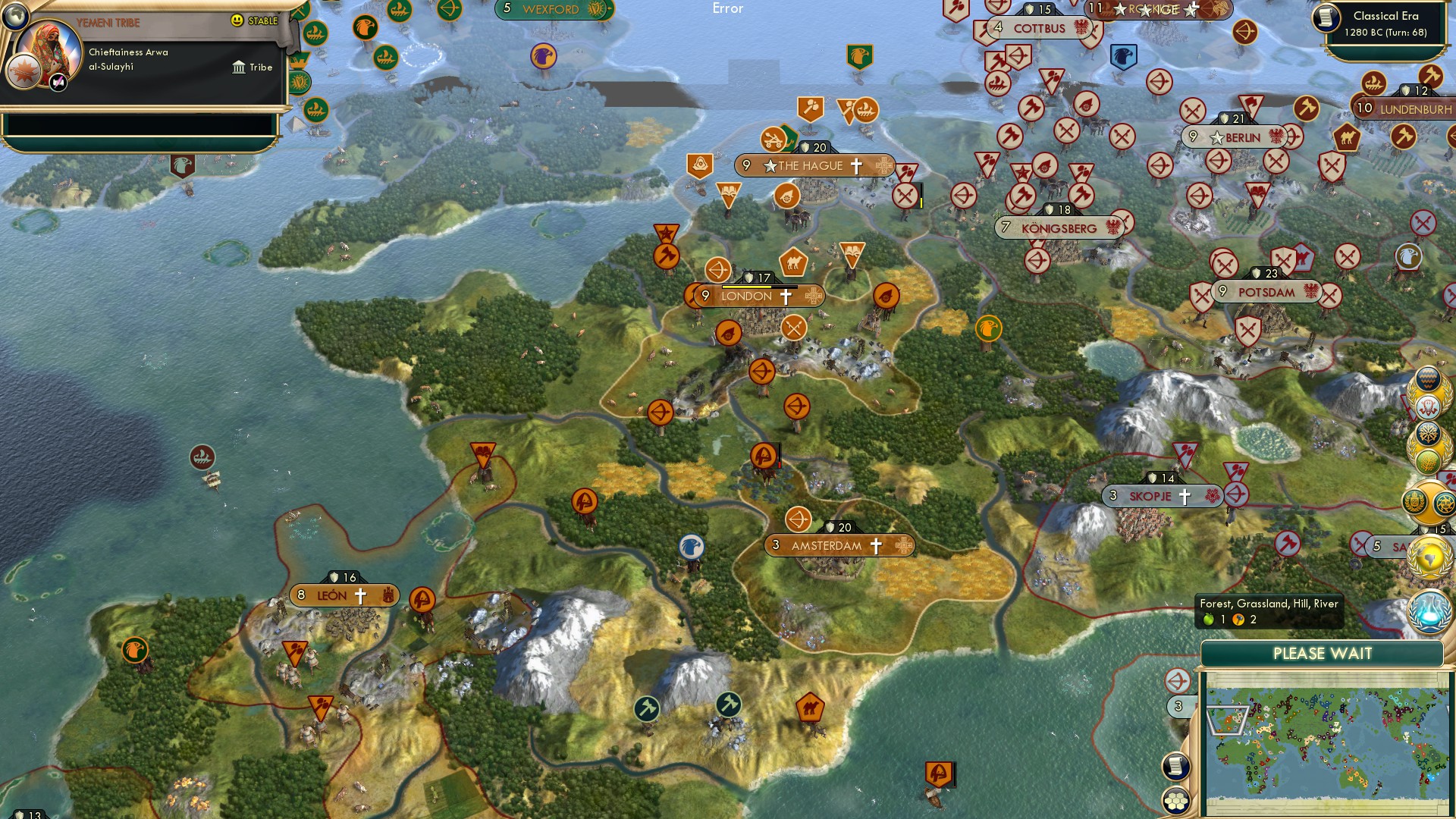
Task: Click the STABLE smiley stability indicator
Action: [237, 20]
